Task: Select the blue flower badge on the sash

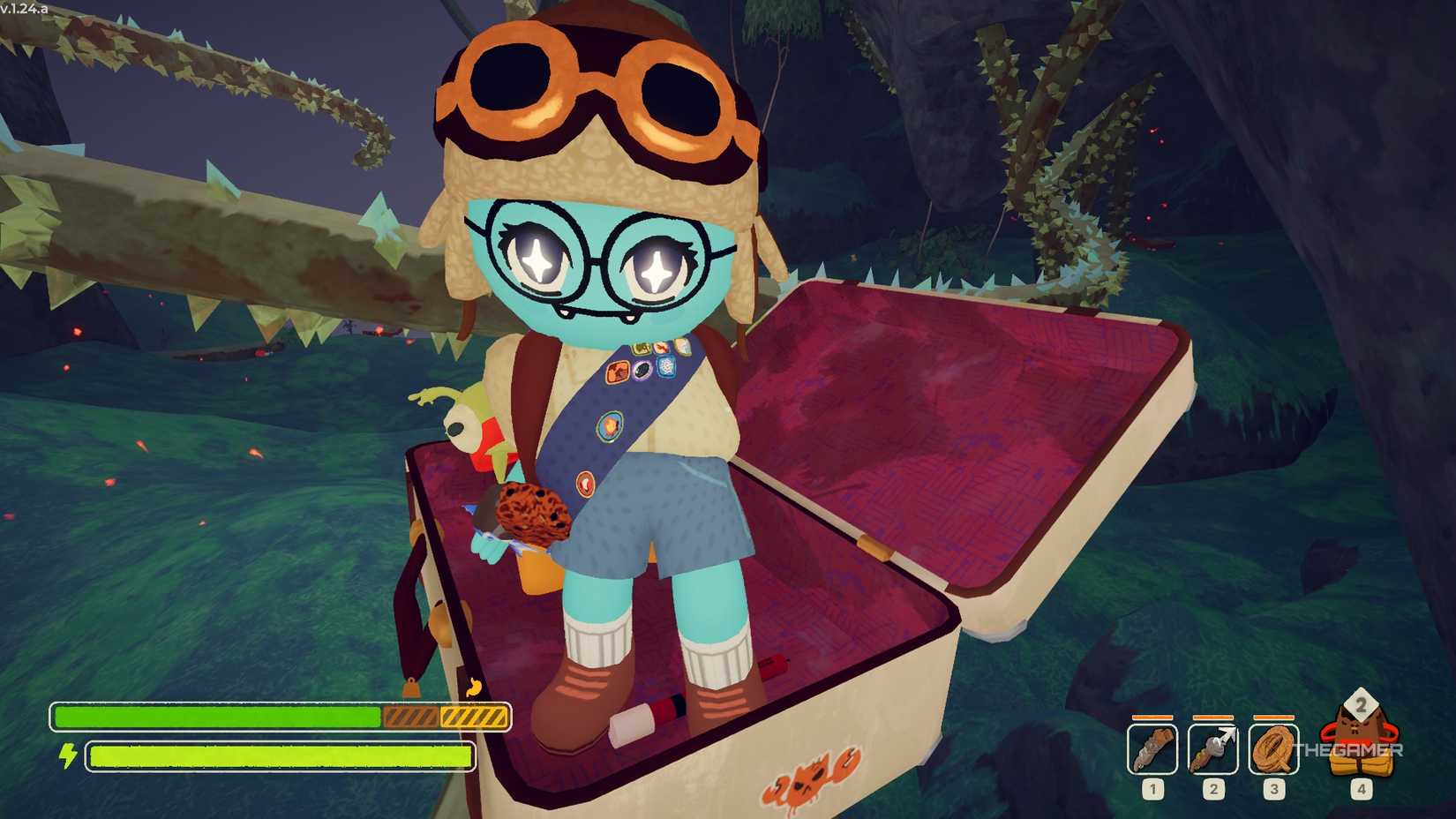Action: coord(667,366)
